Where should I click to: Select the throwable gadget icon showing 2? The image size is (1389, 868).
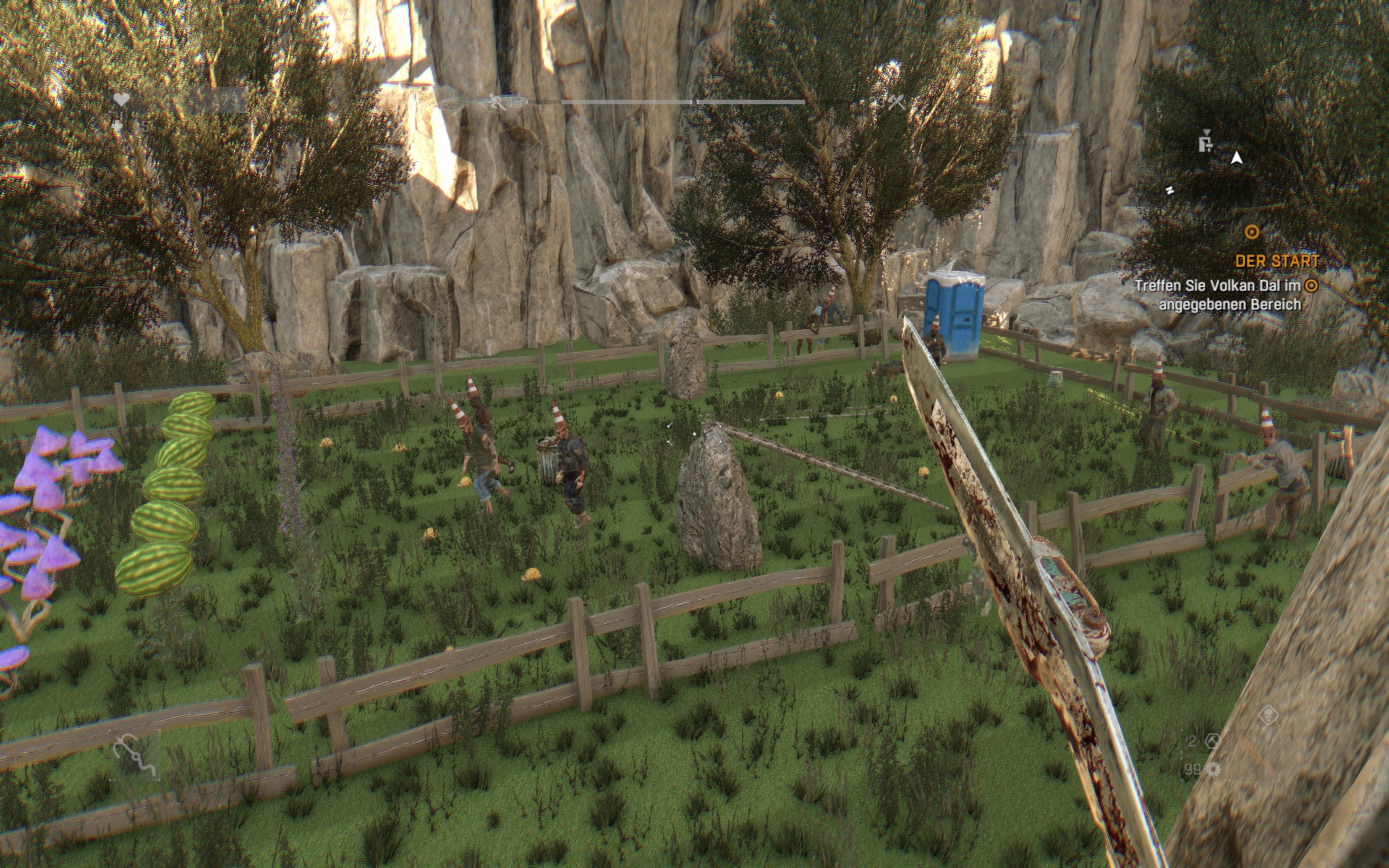[1213, 741]
